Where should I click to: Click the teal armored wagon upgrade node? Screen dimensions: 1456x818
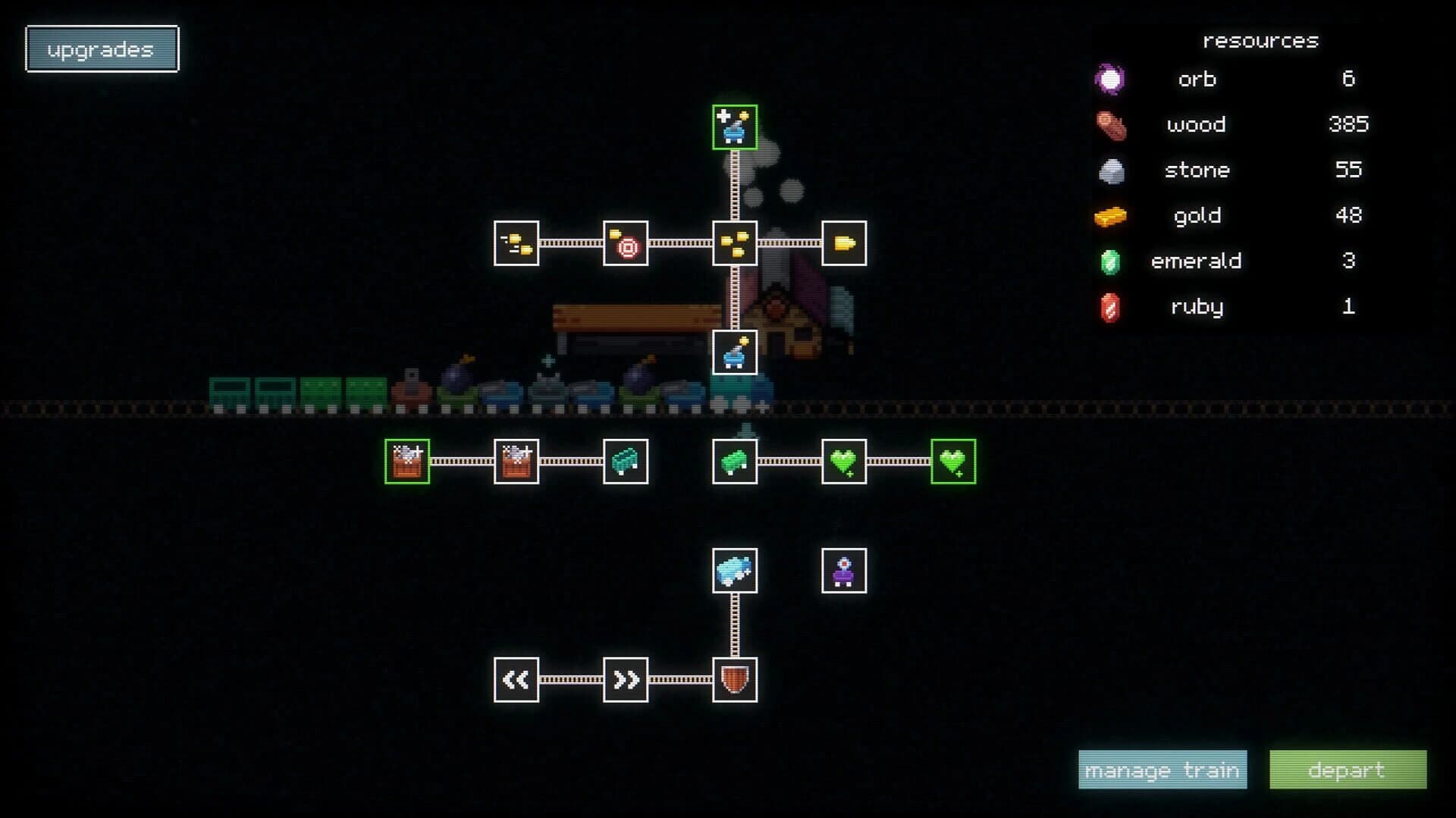(x=625, y=462)
